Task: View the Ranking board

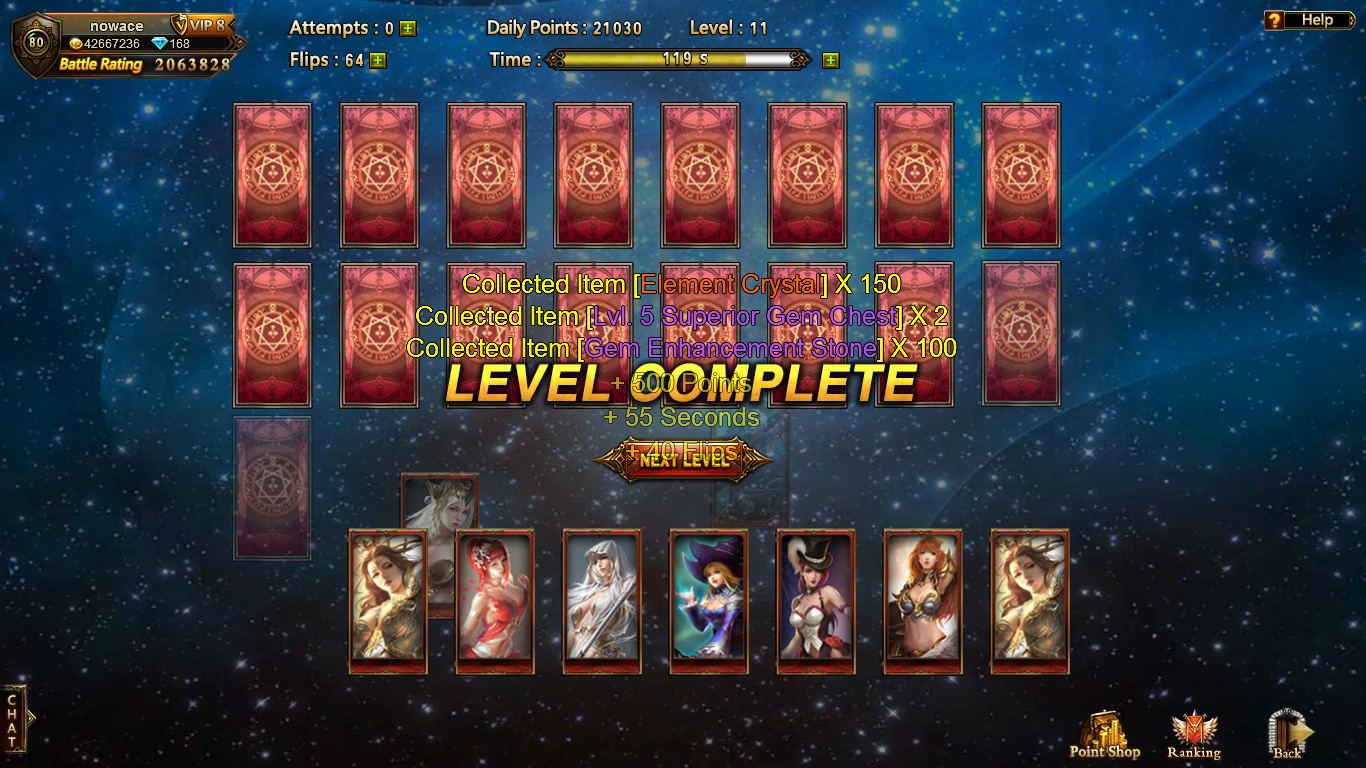Action: 1193,737
